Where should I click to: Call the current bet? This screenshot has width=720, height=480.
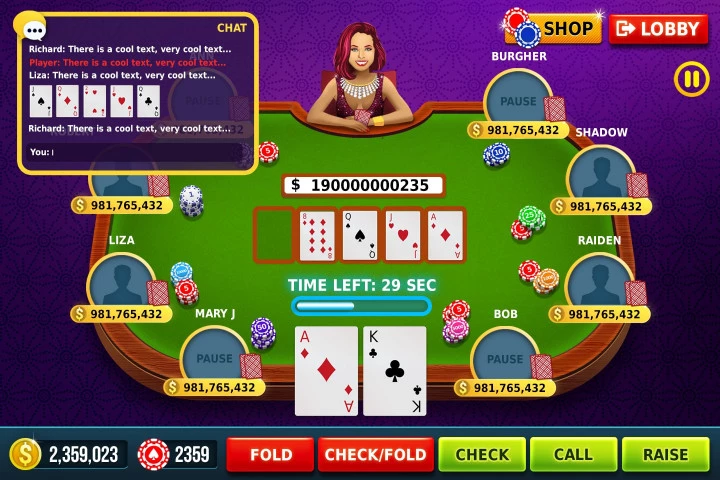pyautogui.click(x=573, y=454)
